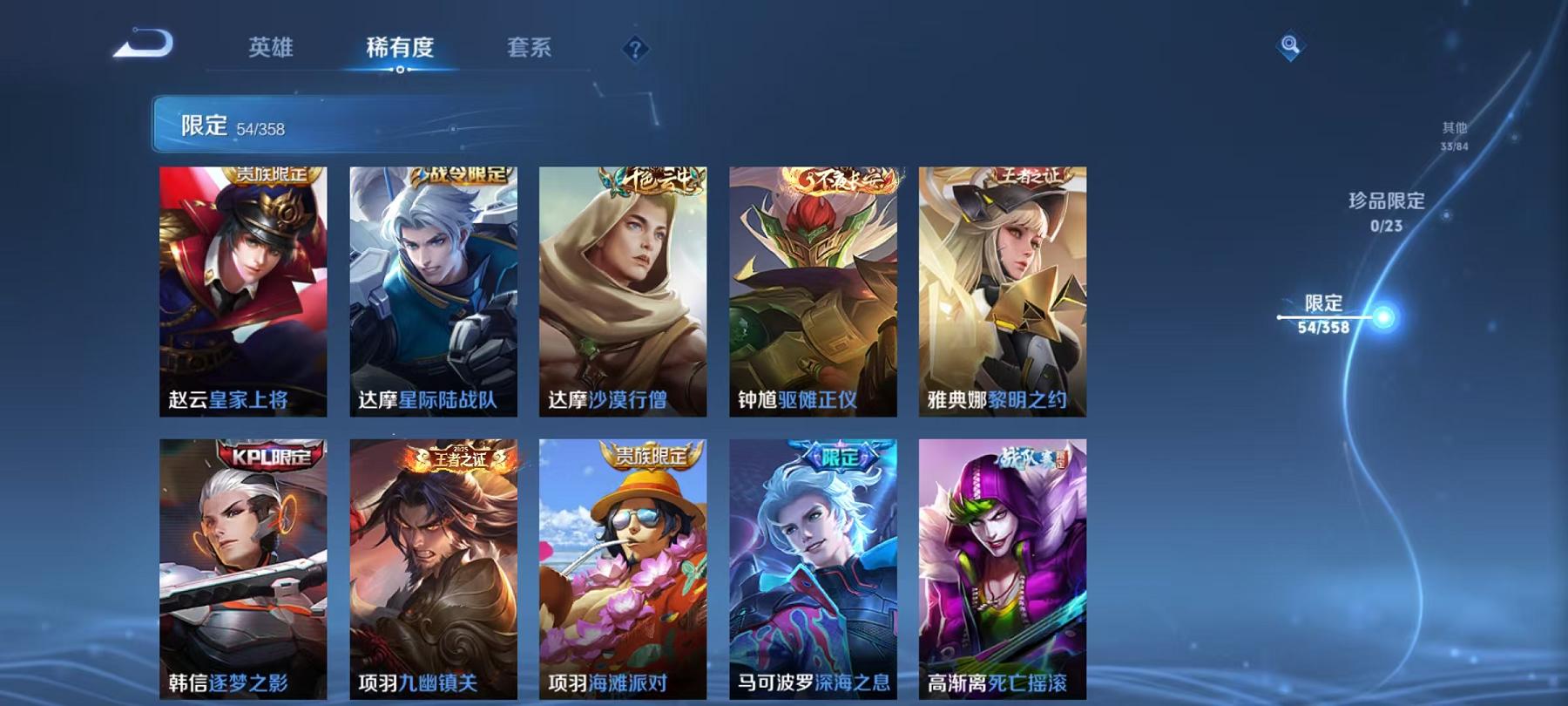
Task: Switch to the 英雄 tab
Action: [270, 48]
